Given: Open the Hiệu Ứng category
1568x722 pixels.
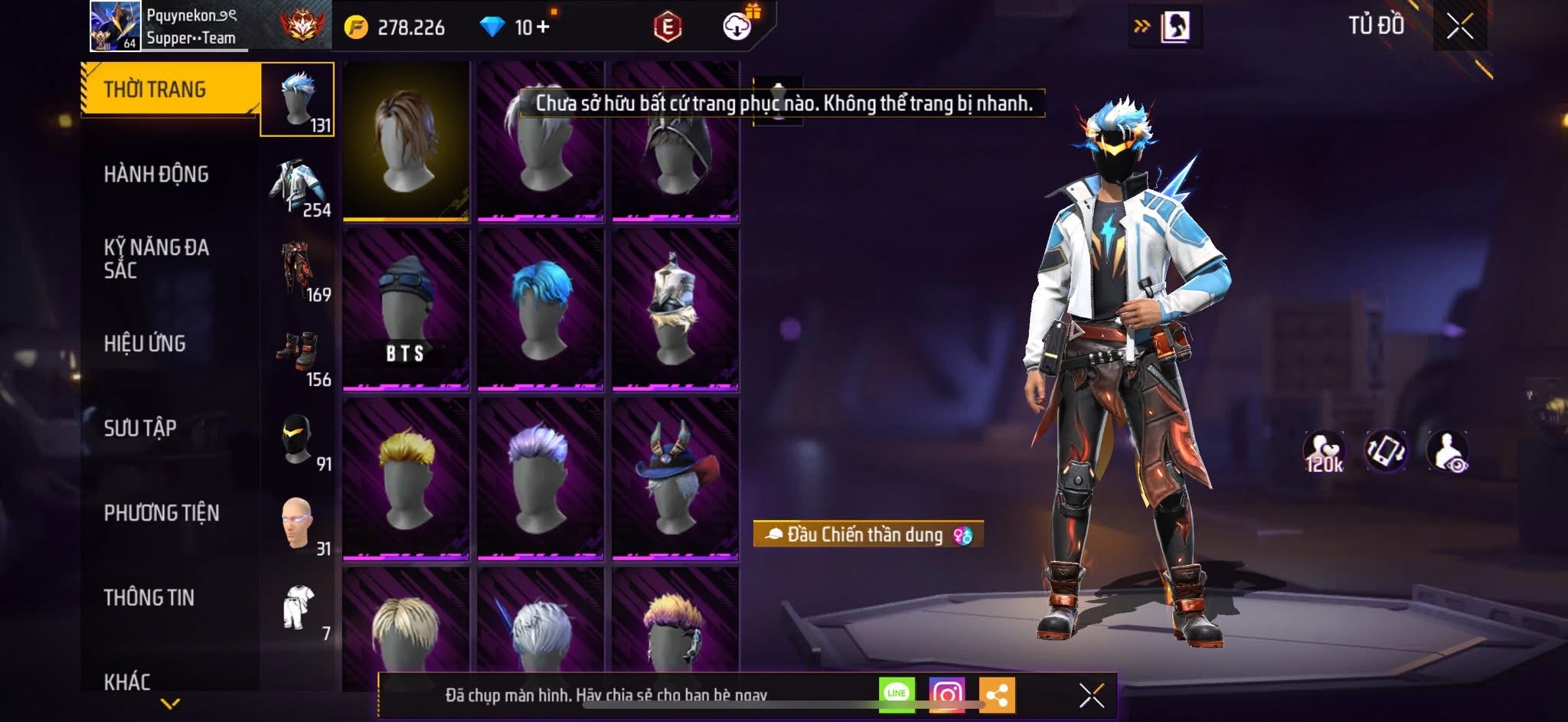Looking at the screenshot, I should tap(145, 344).
